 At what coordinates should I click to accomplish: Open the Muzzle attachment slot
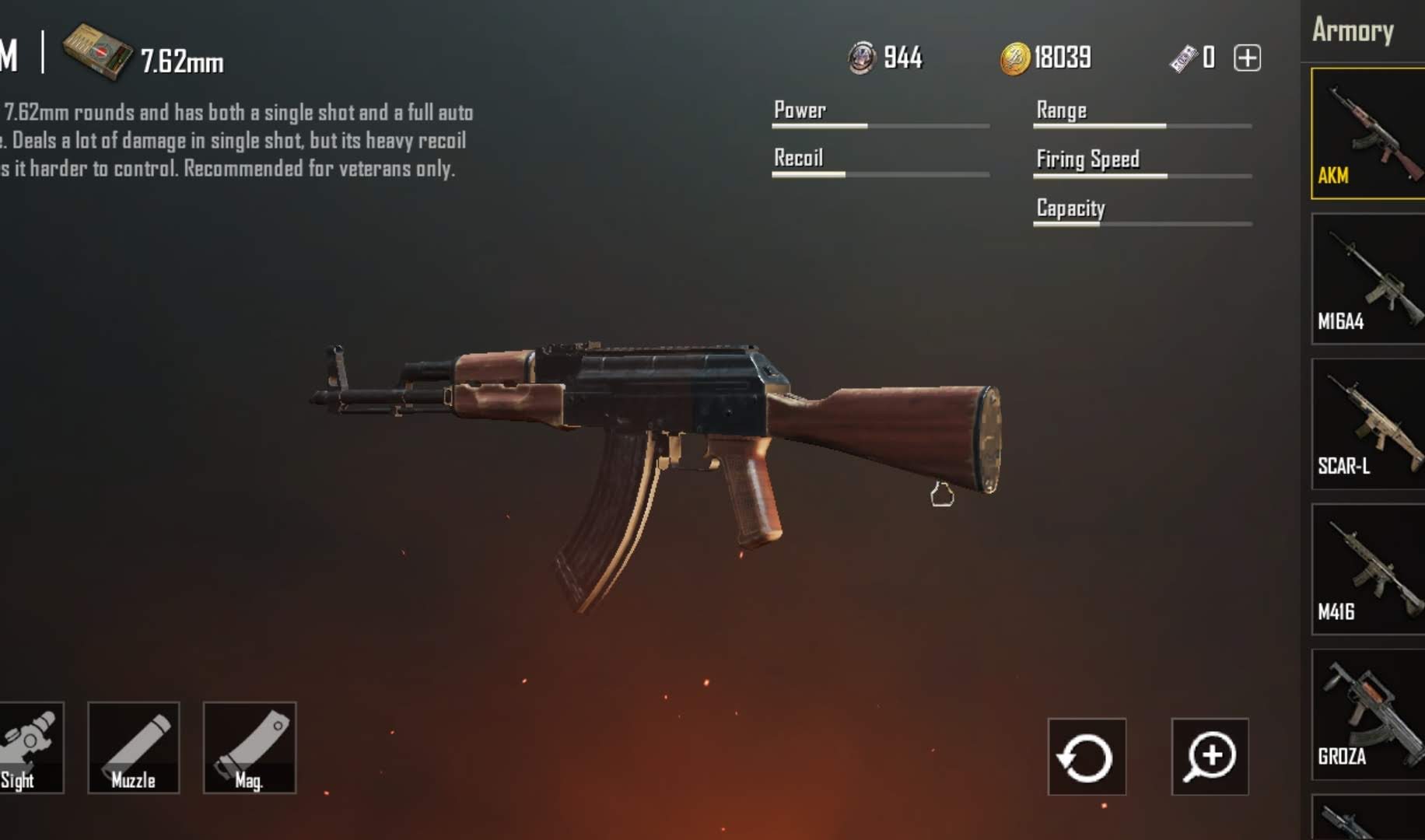134,747
